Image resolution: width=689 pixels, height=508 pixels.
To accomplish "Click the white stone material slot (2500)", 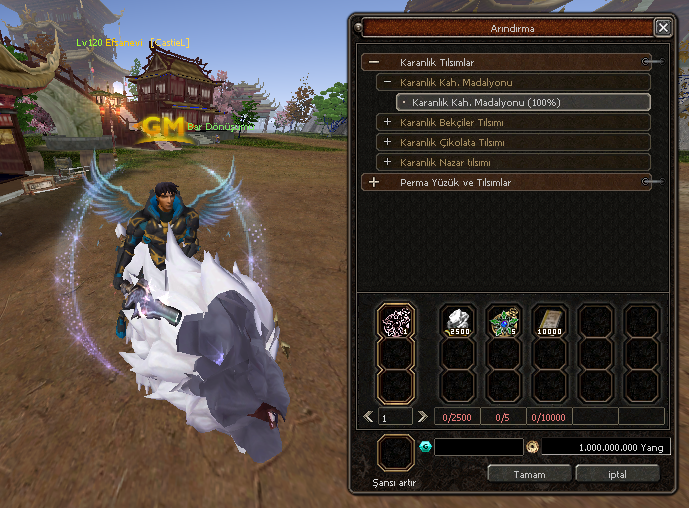I will (x=458, y=321).
